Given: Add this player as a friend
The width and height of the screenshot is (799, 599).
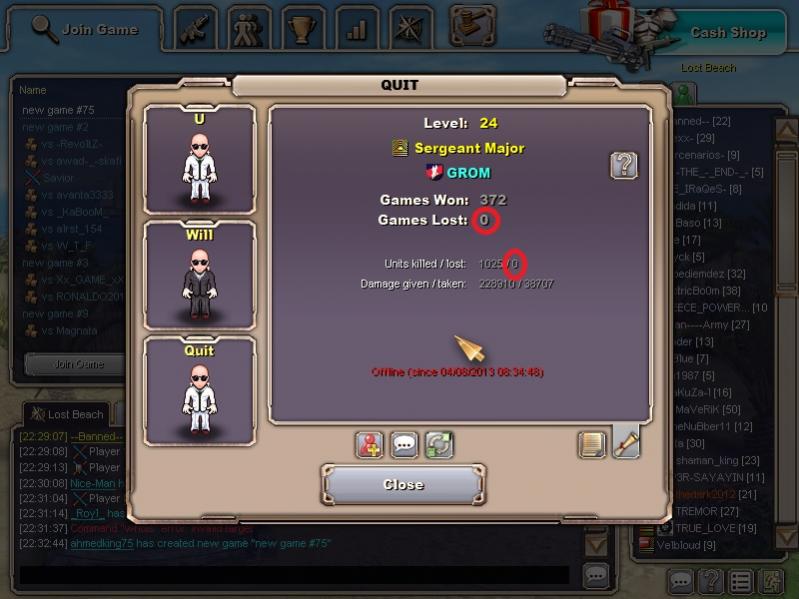Looking at the screenshot, I should (370, 444).
